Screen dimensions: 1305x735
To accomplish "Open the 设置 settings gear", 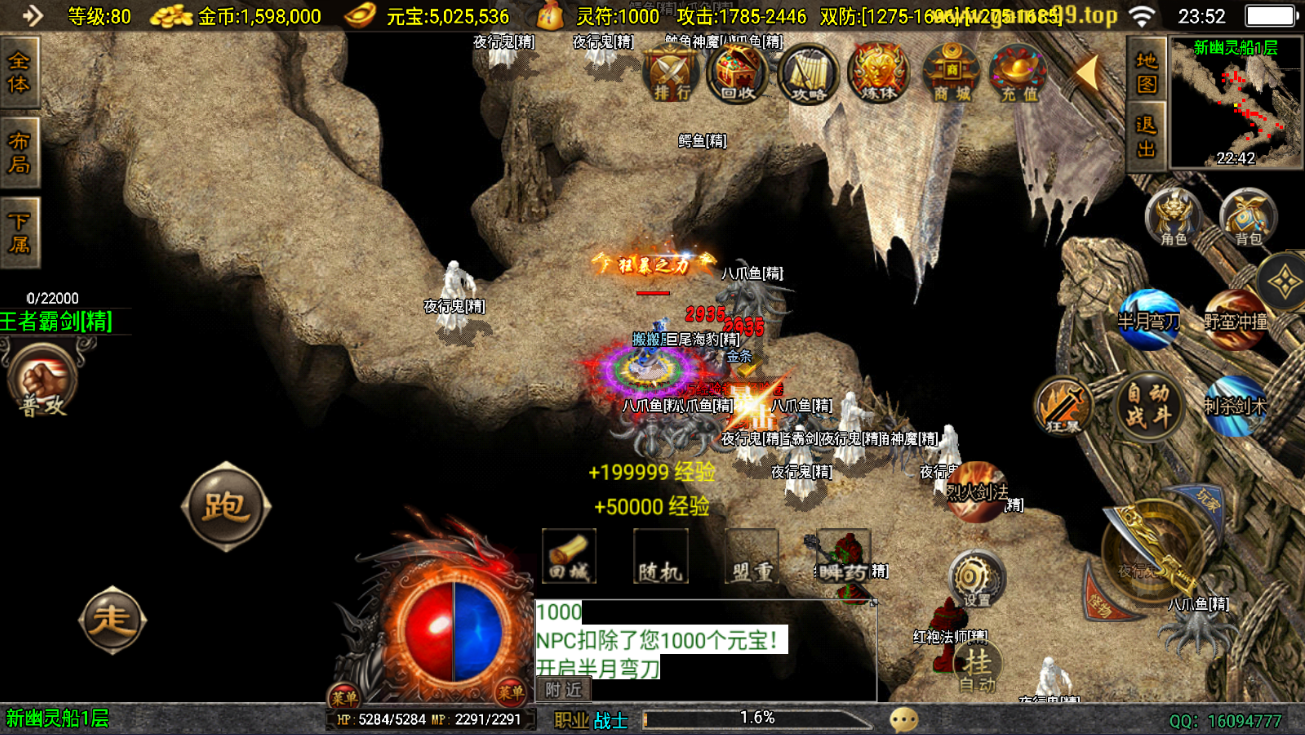I will click(976, 579).
